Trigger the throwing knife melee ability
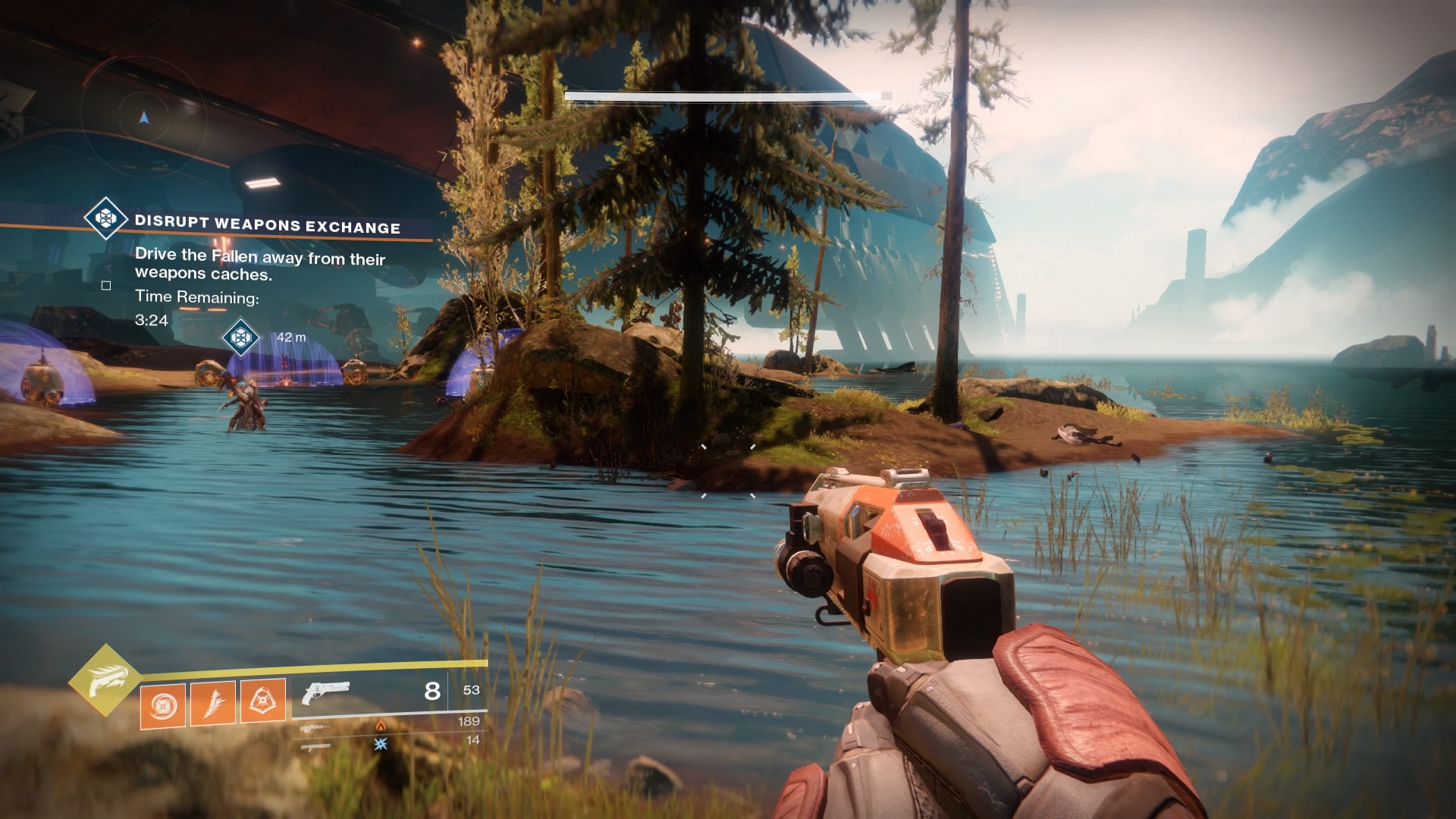The height and width of the screenshot is (819, 1456). (x=213, y=702)
